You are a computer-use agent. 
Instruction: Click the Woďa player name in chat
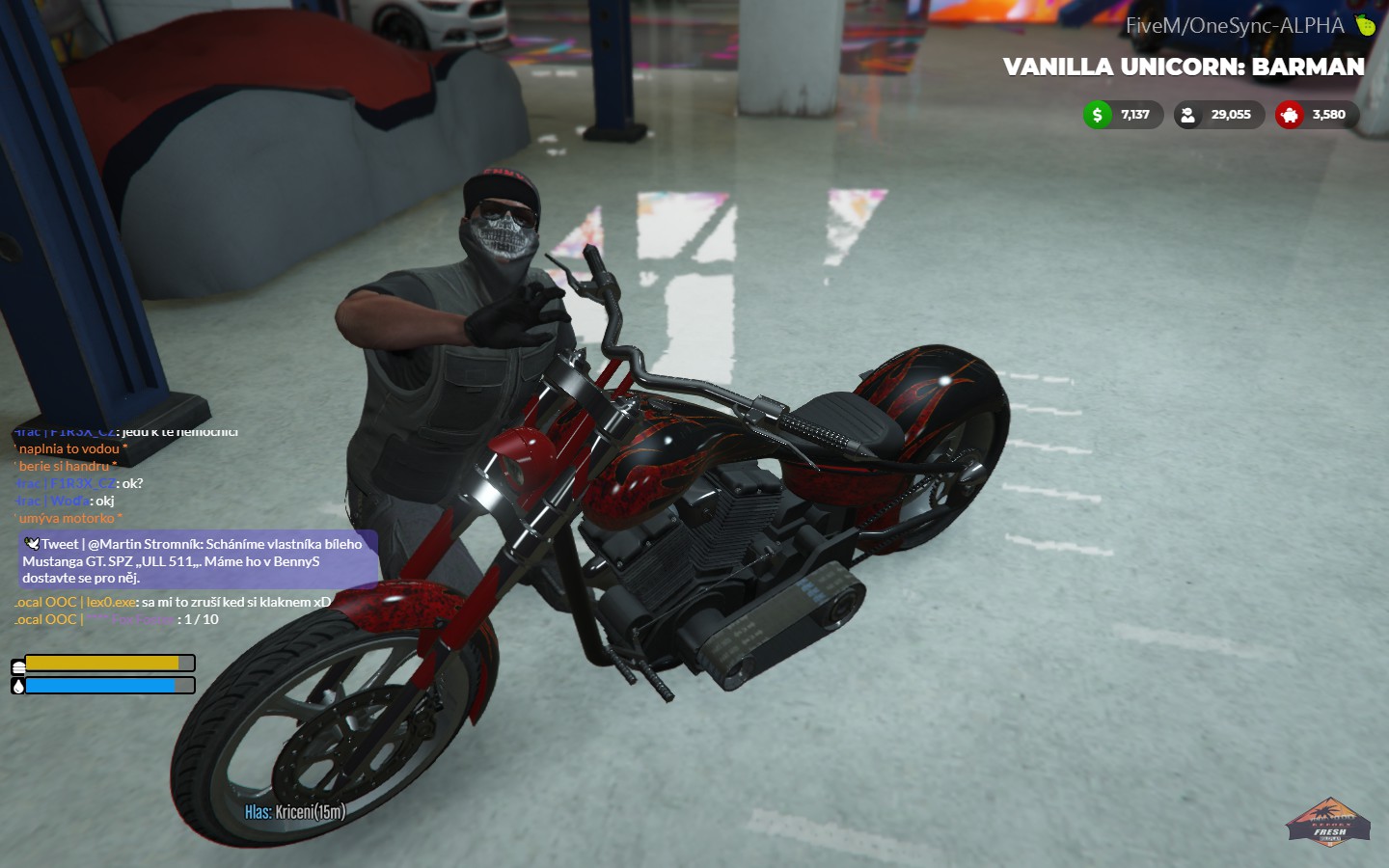72,500
